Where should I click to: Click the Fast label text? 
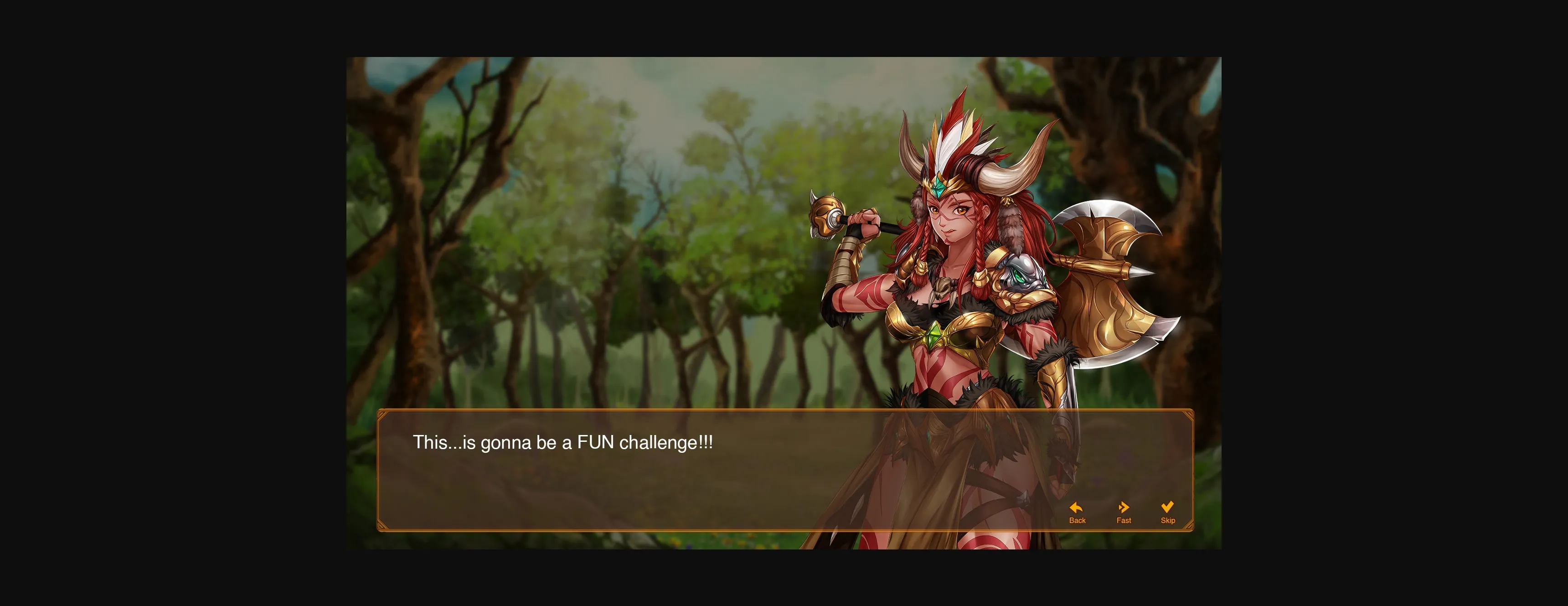point(1124,520)
